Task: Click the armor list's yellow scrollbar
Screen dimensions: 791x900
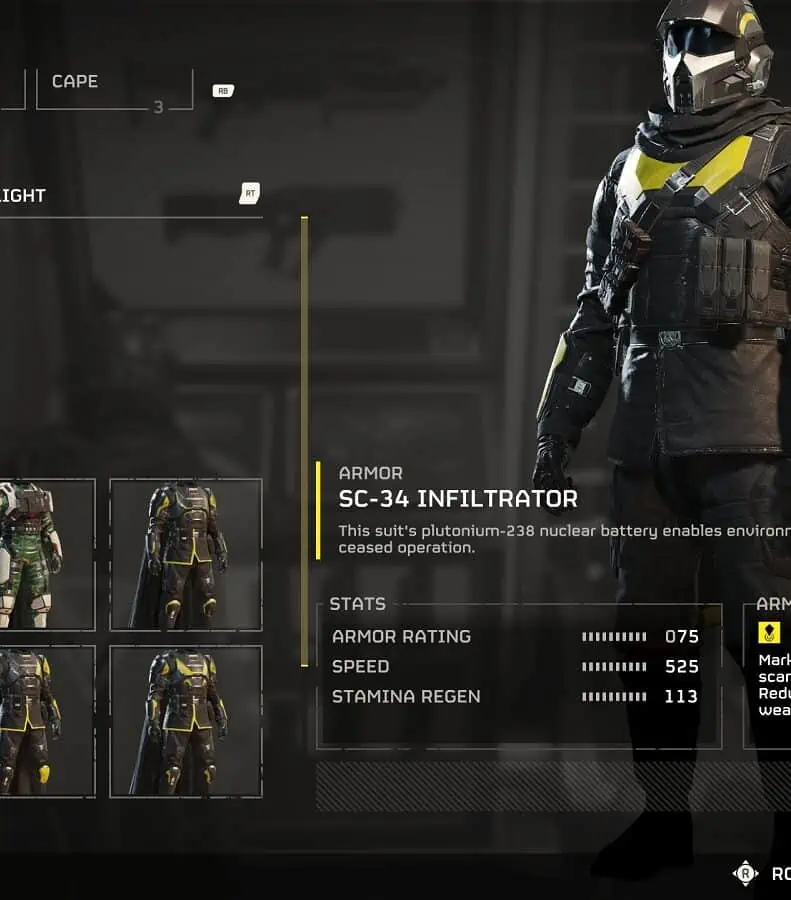Action: tap(304, 440)
